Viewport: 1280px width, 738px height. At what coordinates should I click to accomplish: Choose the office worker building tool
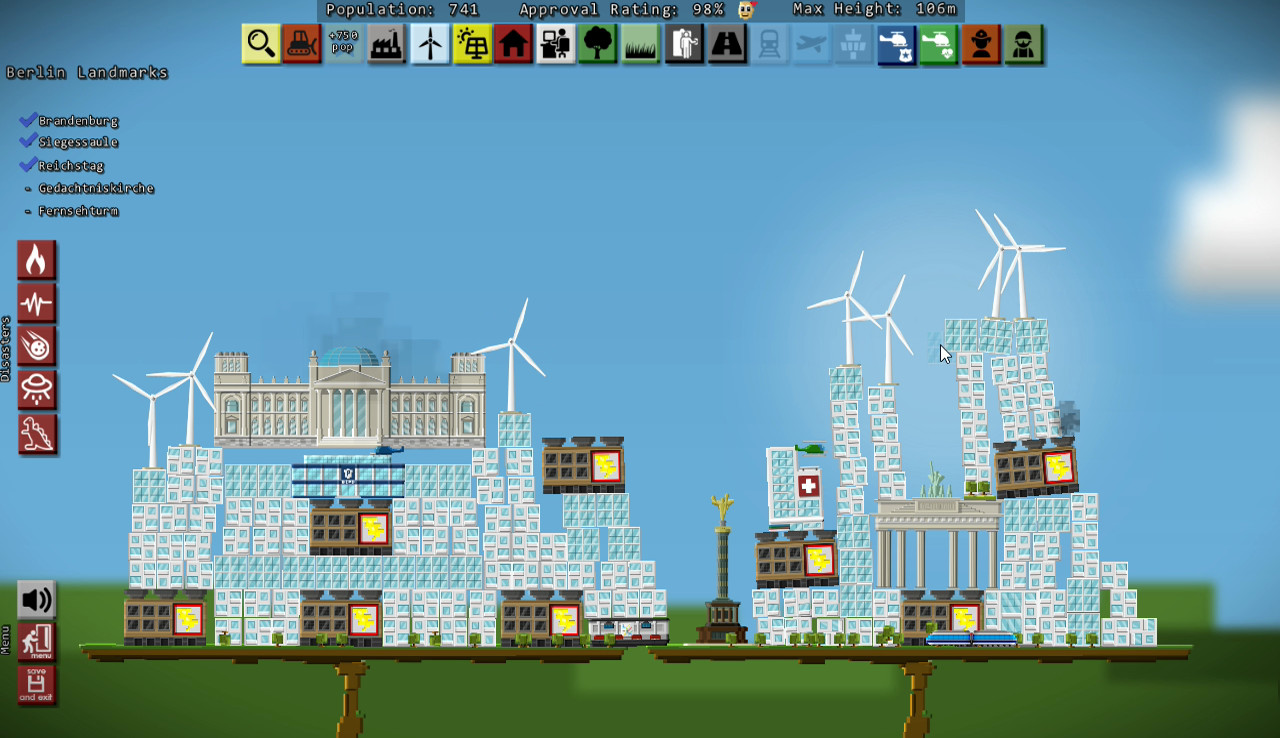point(556,44)
